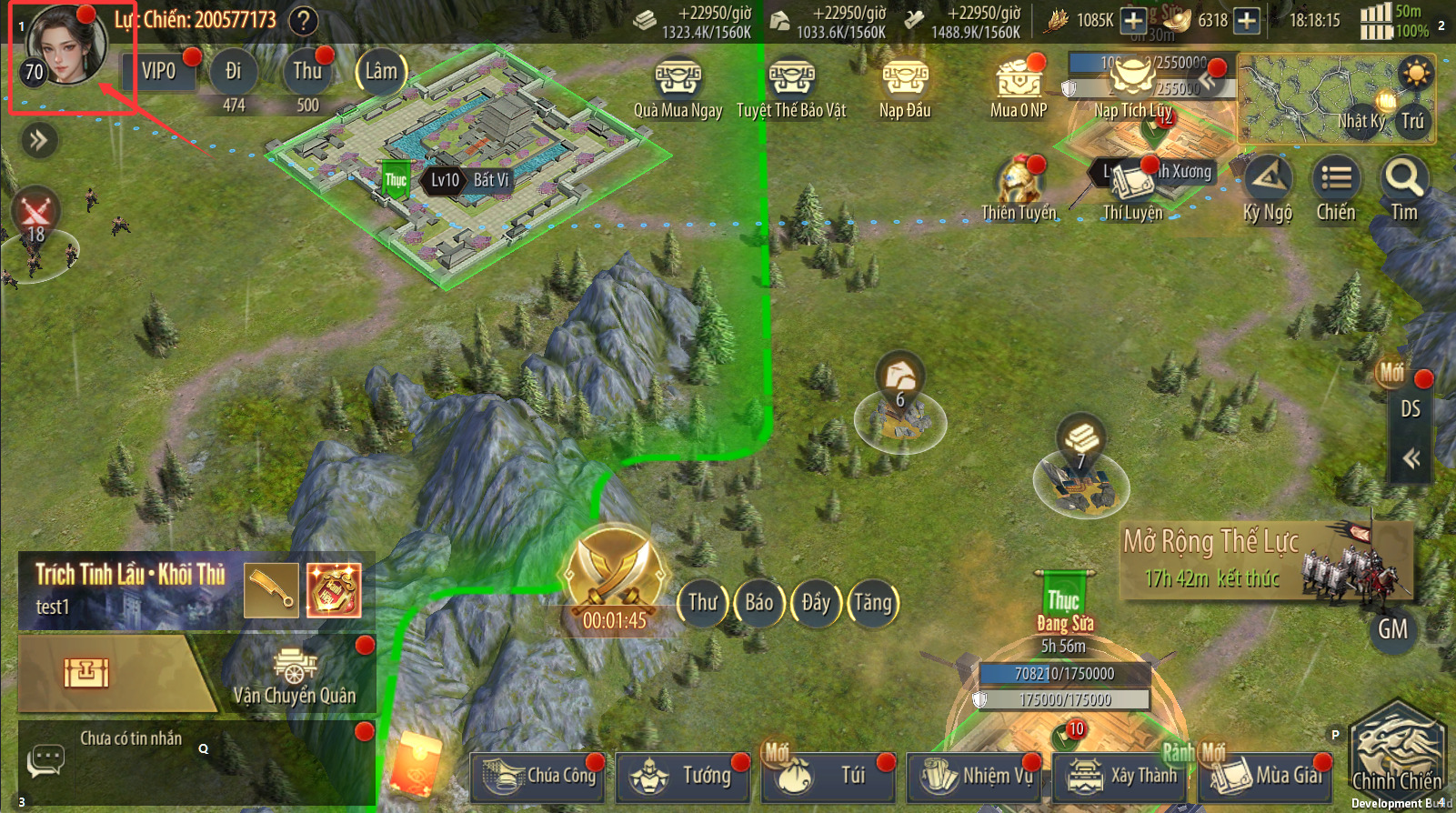Open the Nhiệm Vụ quest menu
This screenshot has height=813, width=1456.
(976, 776)
